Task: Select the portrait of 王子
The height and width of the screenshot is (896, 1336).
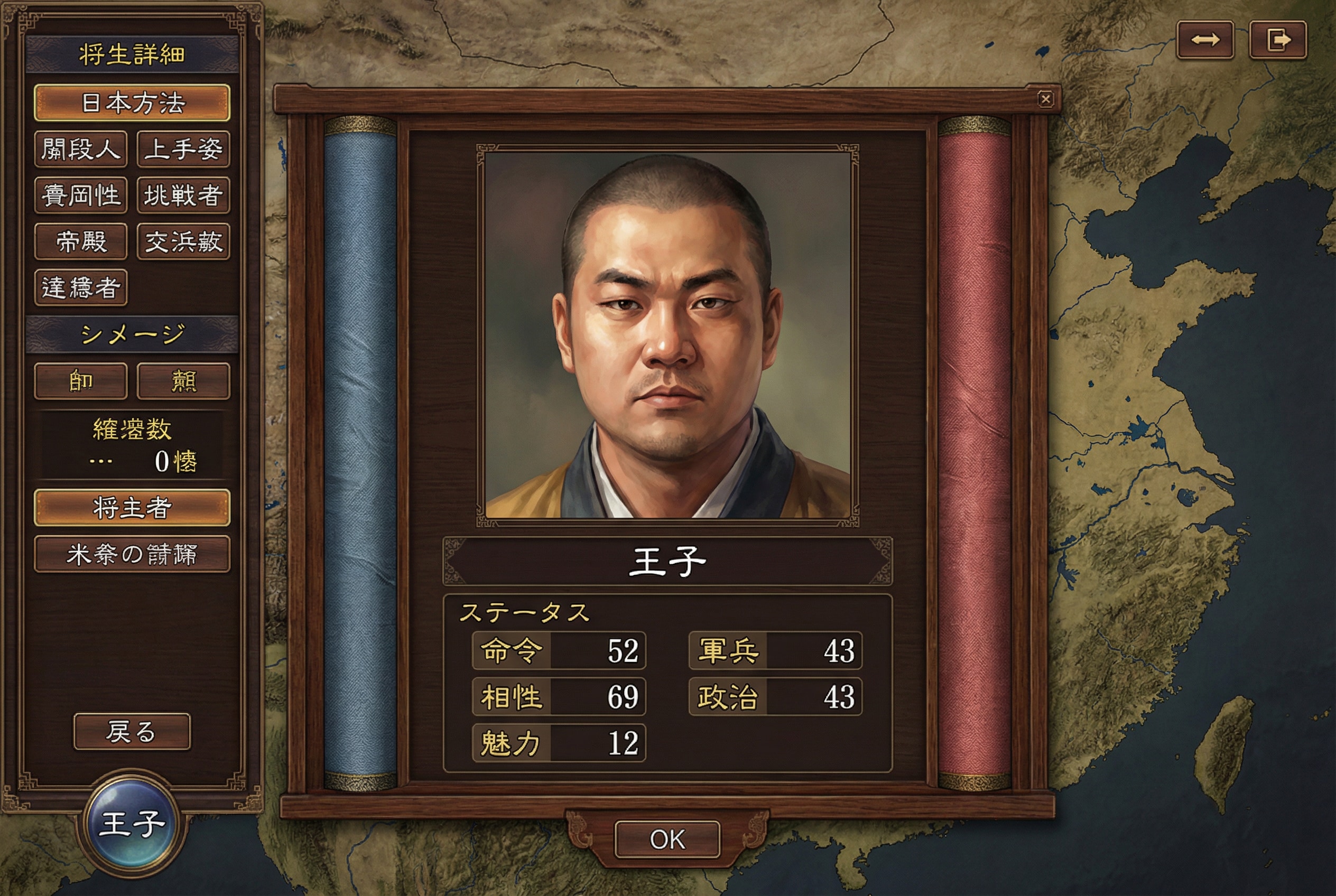Action: click(667, 335)
